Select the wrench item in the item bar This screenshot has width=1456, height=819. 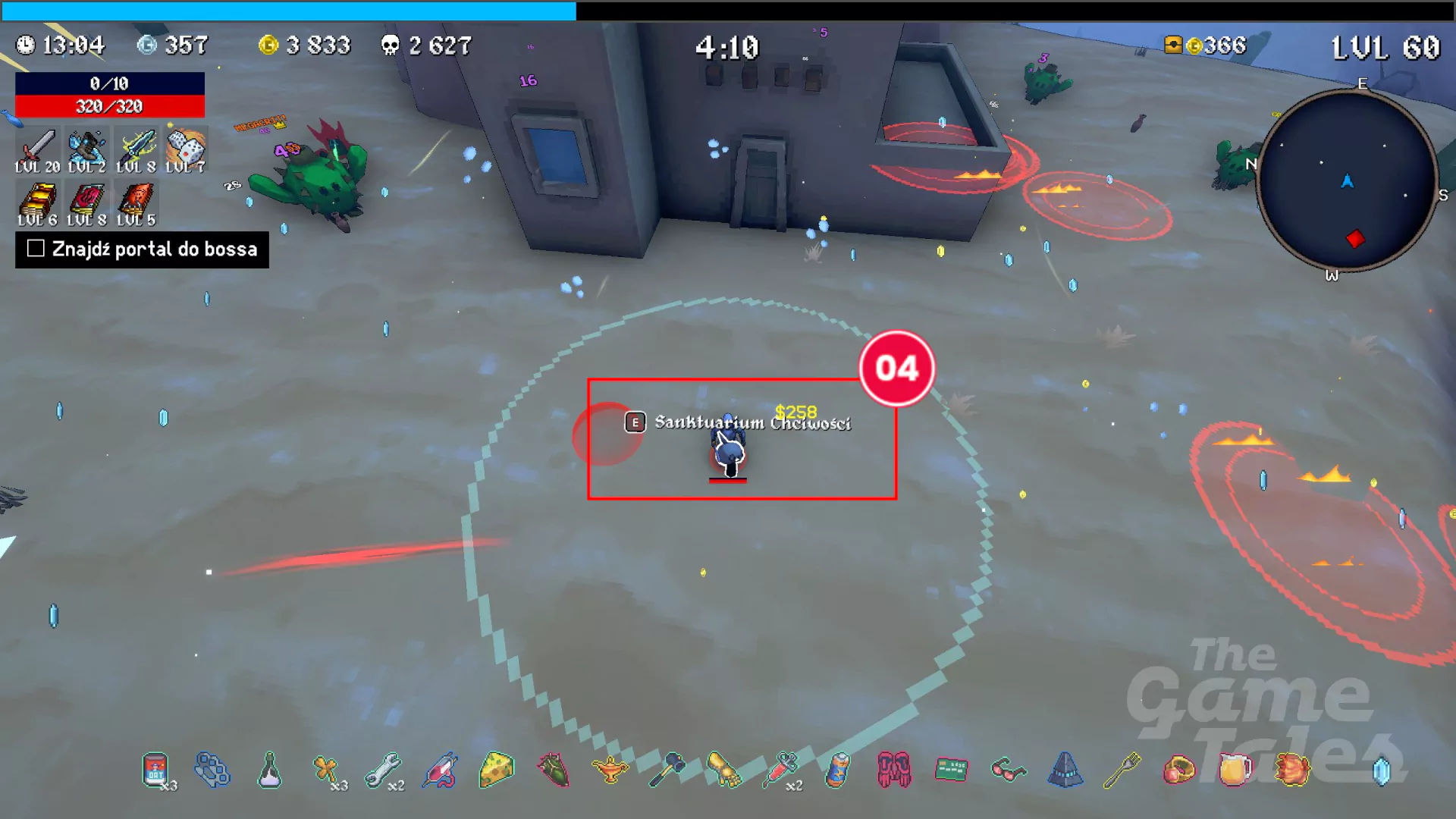383,770
